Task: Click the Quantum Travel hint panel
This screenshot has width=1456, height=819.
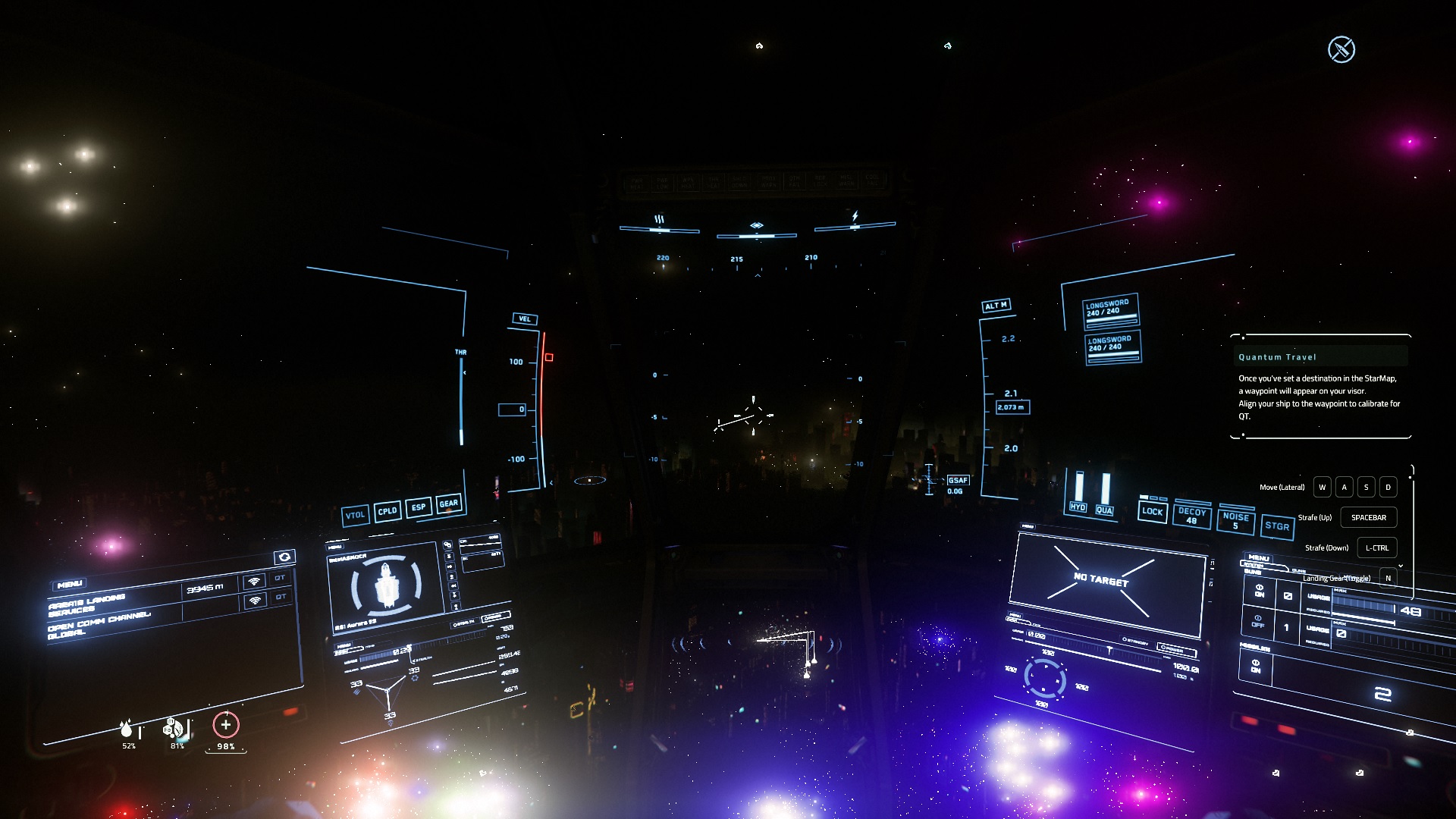Action: click(x=1319, y=387)
